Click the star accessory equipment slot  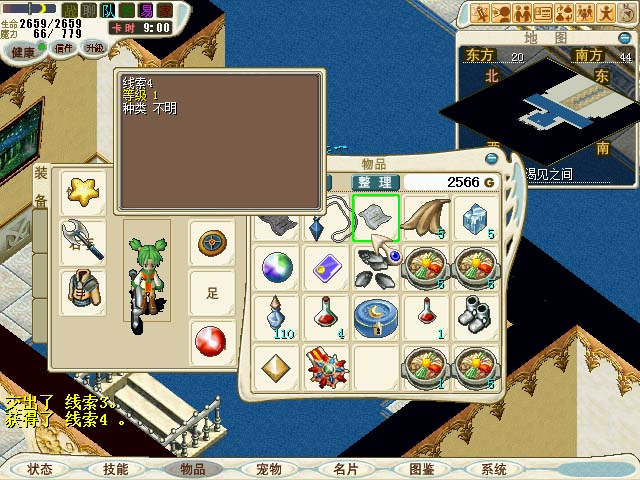(x=83, y=190)
